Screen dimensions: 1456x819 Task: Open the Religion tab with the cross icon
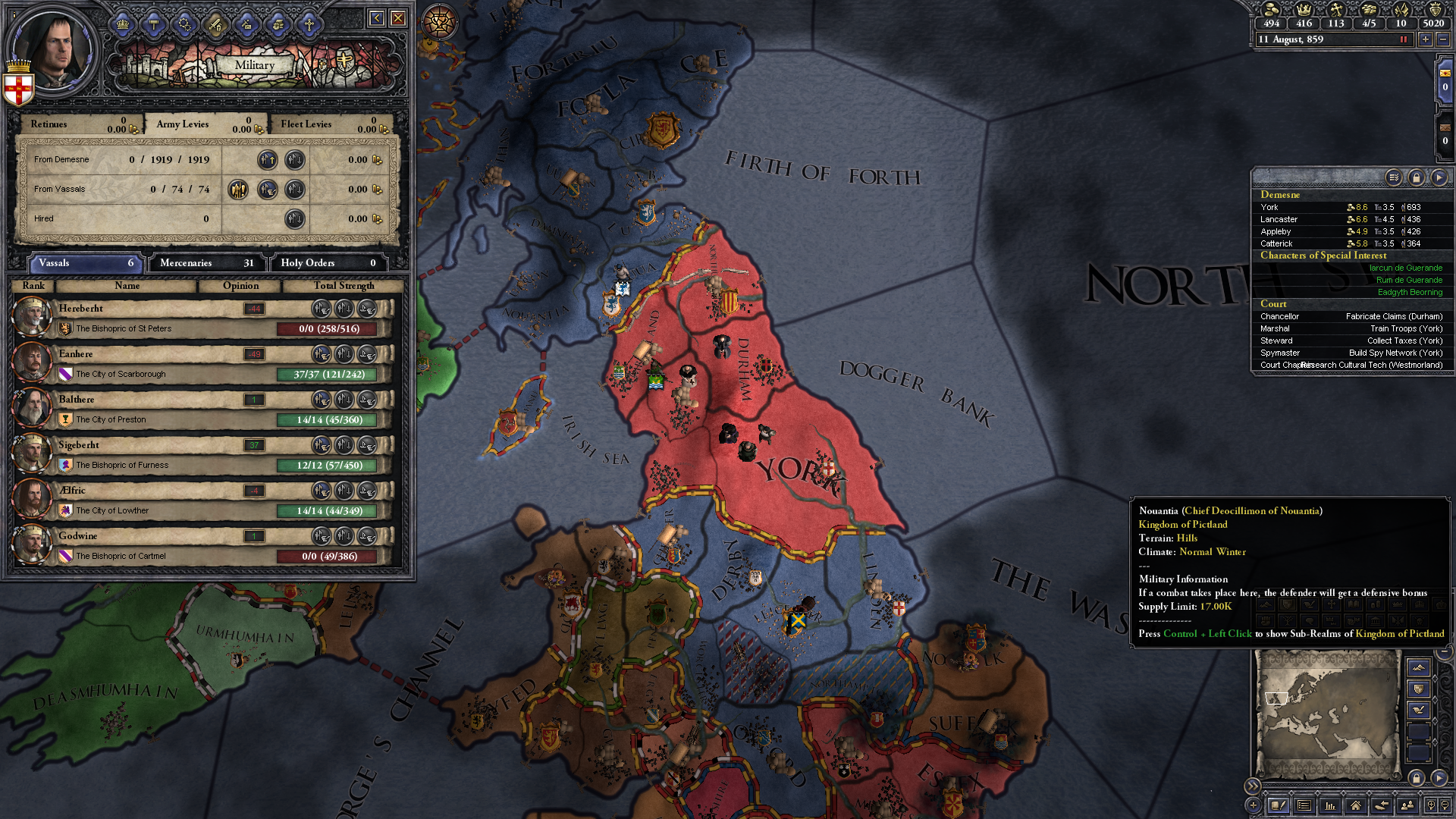pyautogui.click(x=309, y=24)
